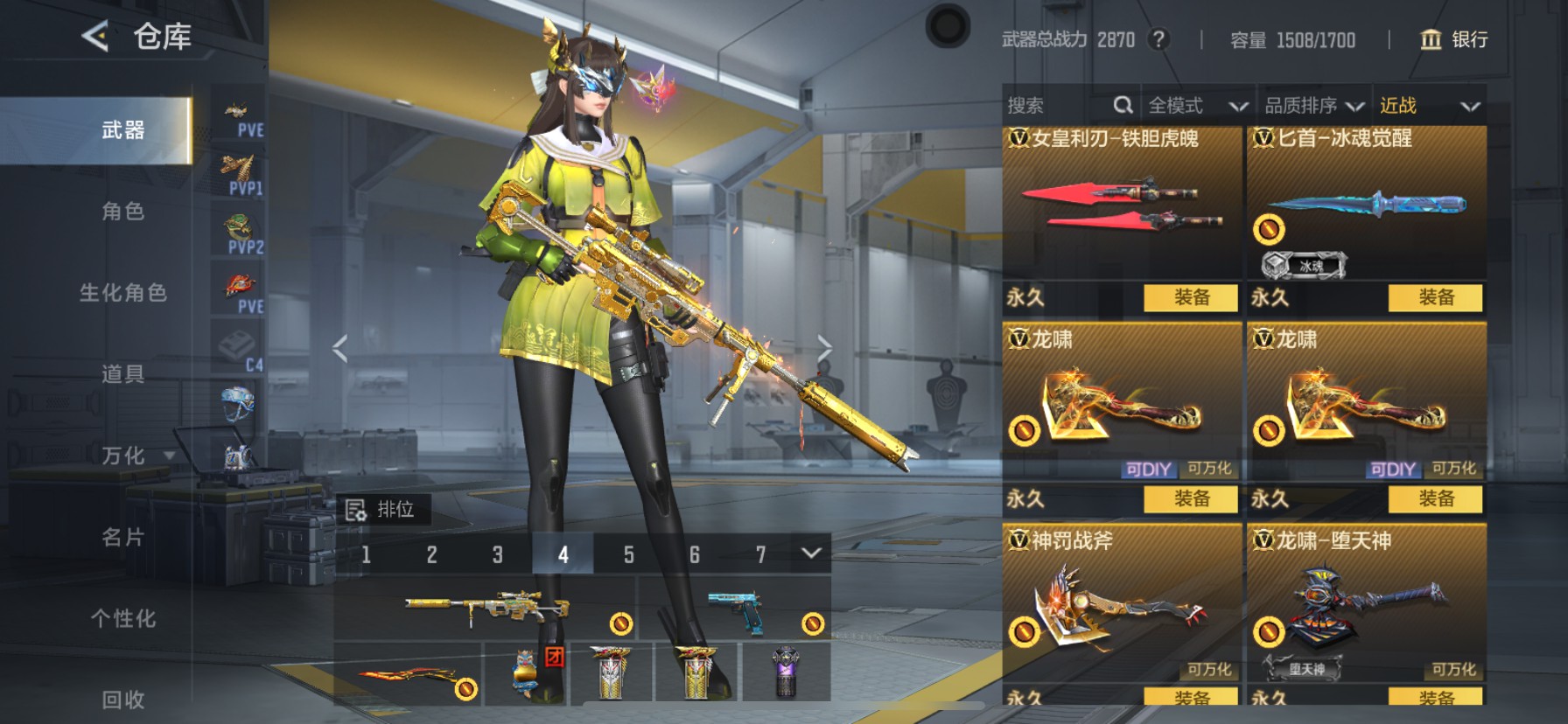
Task: Open the 排位 loadout button
Action: tap(381, 510)
